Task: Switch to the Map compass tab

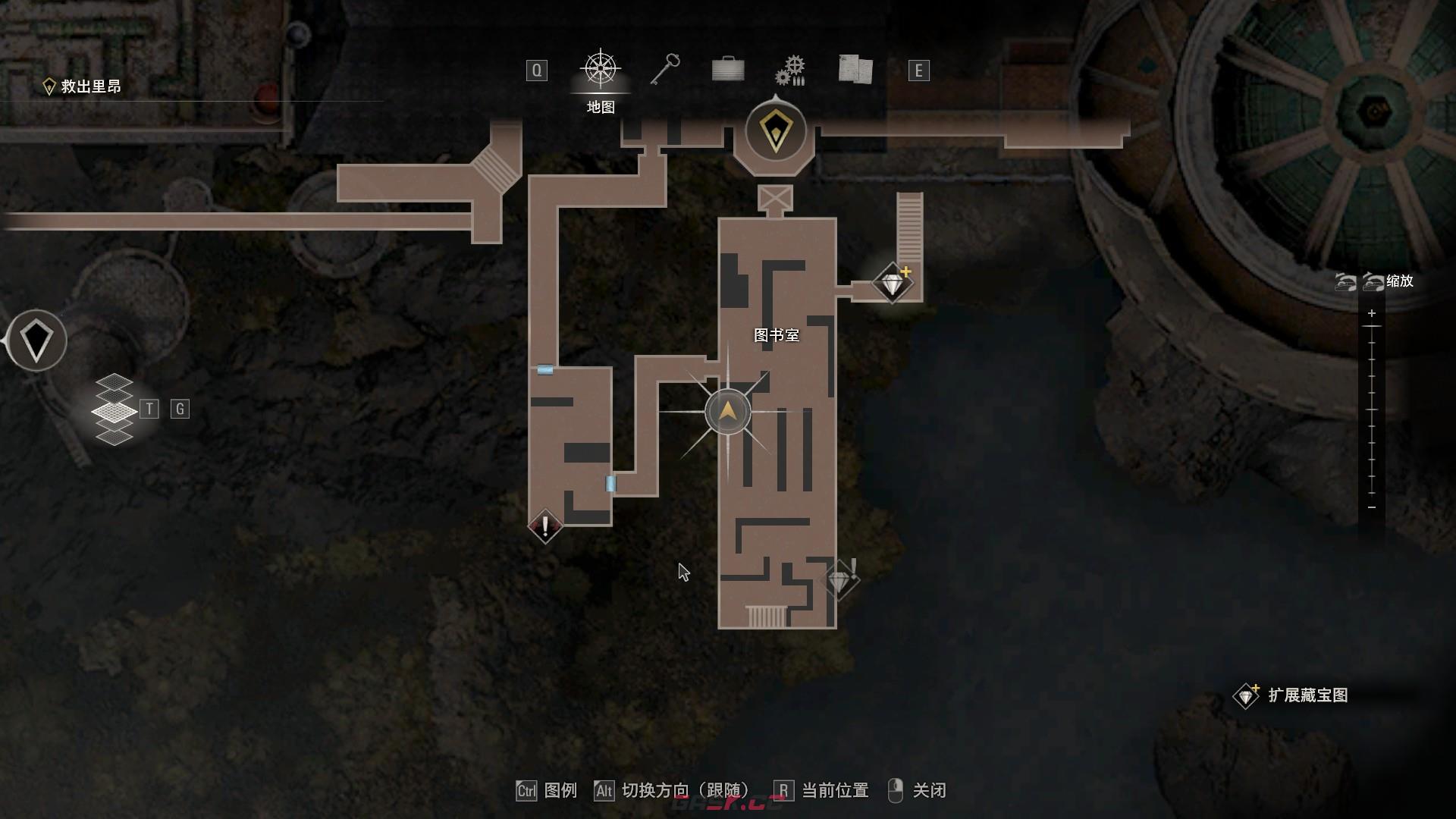Action: [601, 70]
